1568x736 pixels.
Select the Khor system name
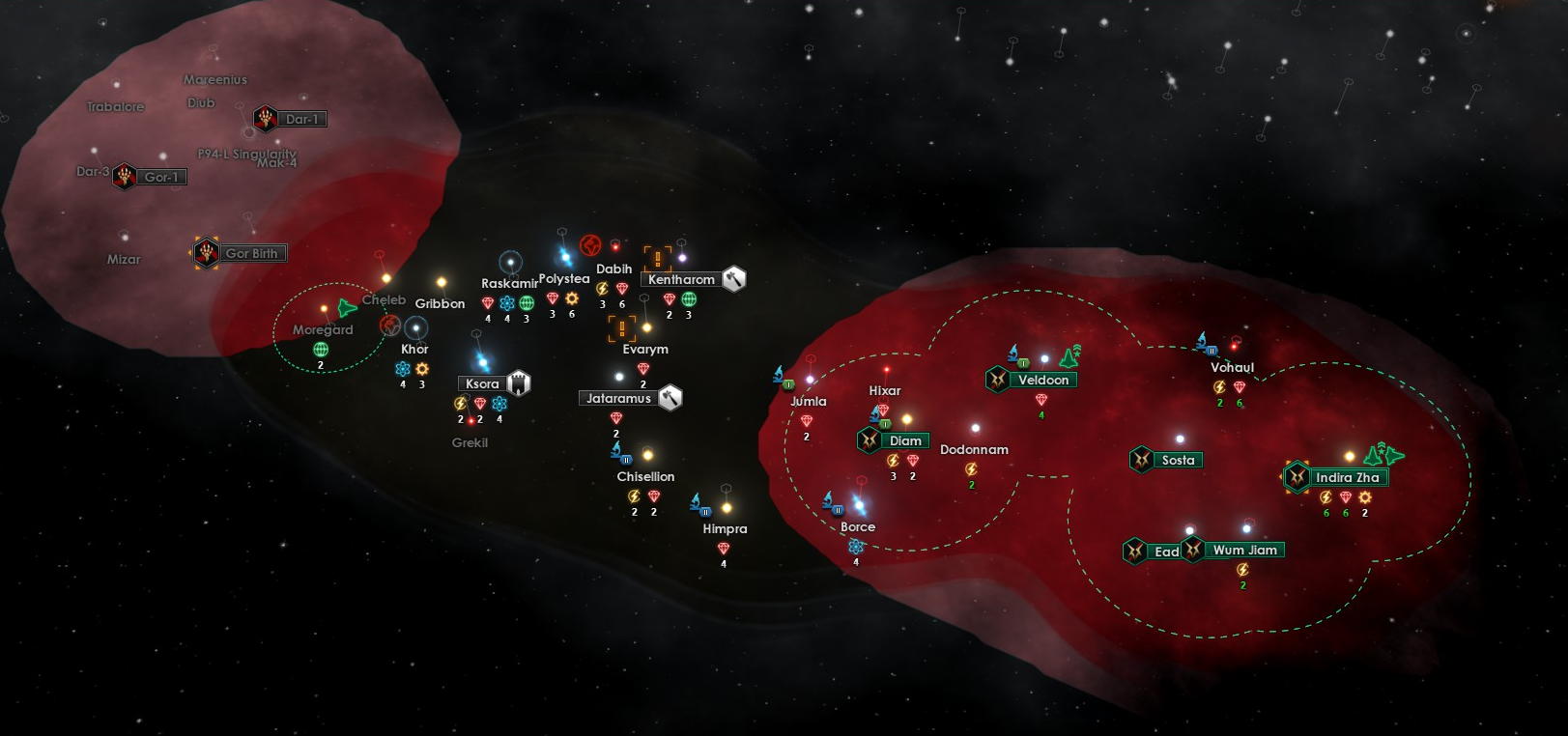tap(414, 349)
